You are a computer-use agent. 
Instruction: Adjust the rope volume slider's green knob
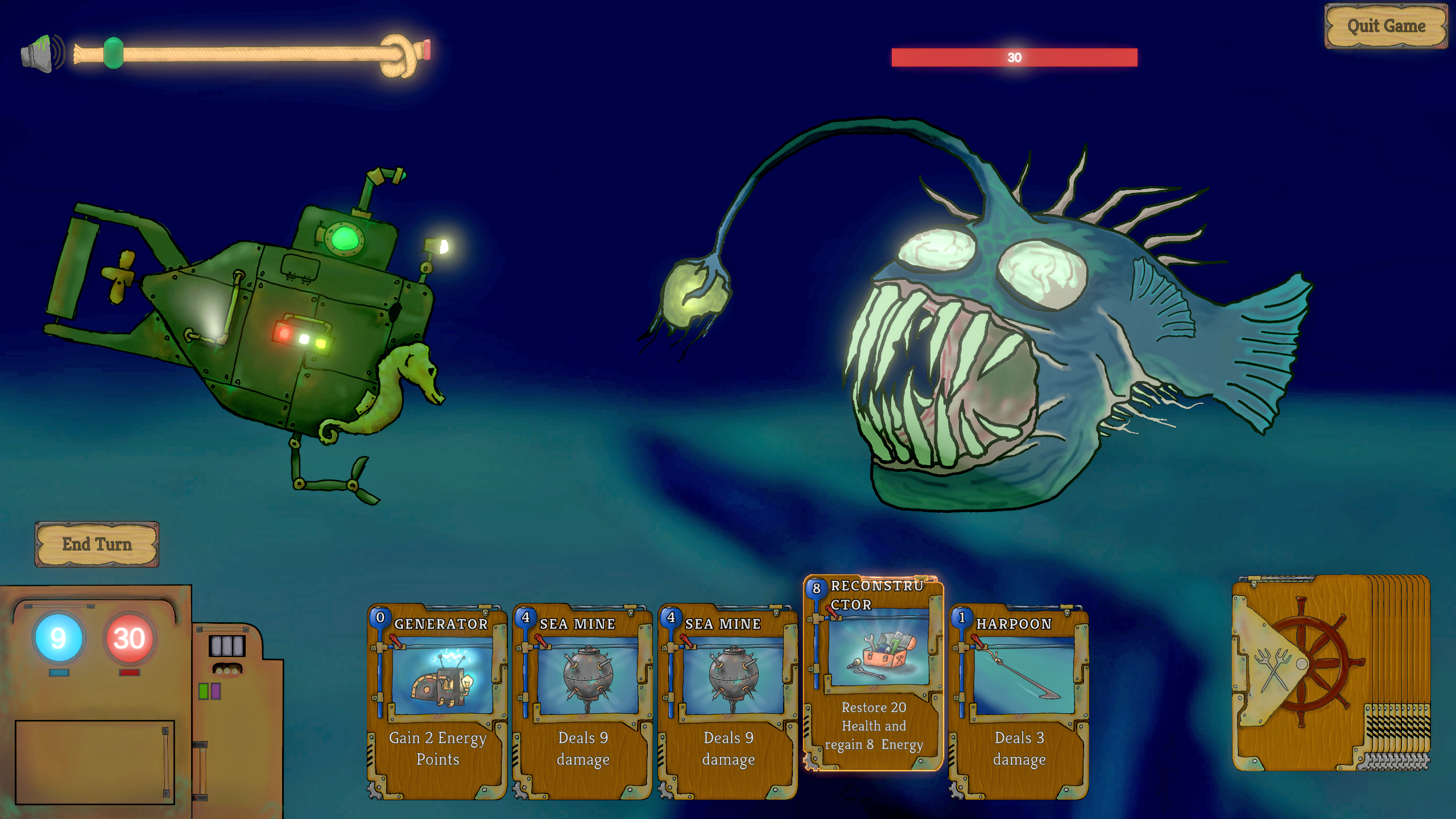114,53
